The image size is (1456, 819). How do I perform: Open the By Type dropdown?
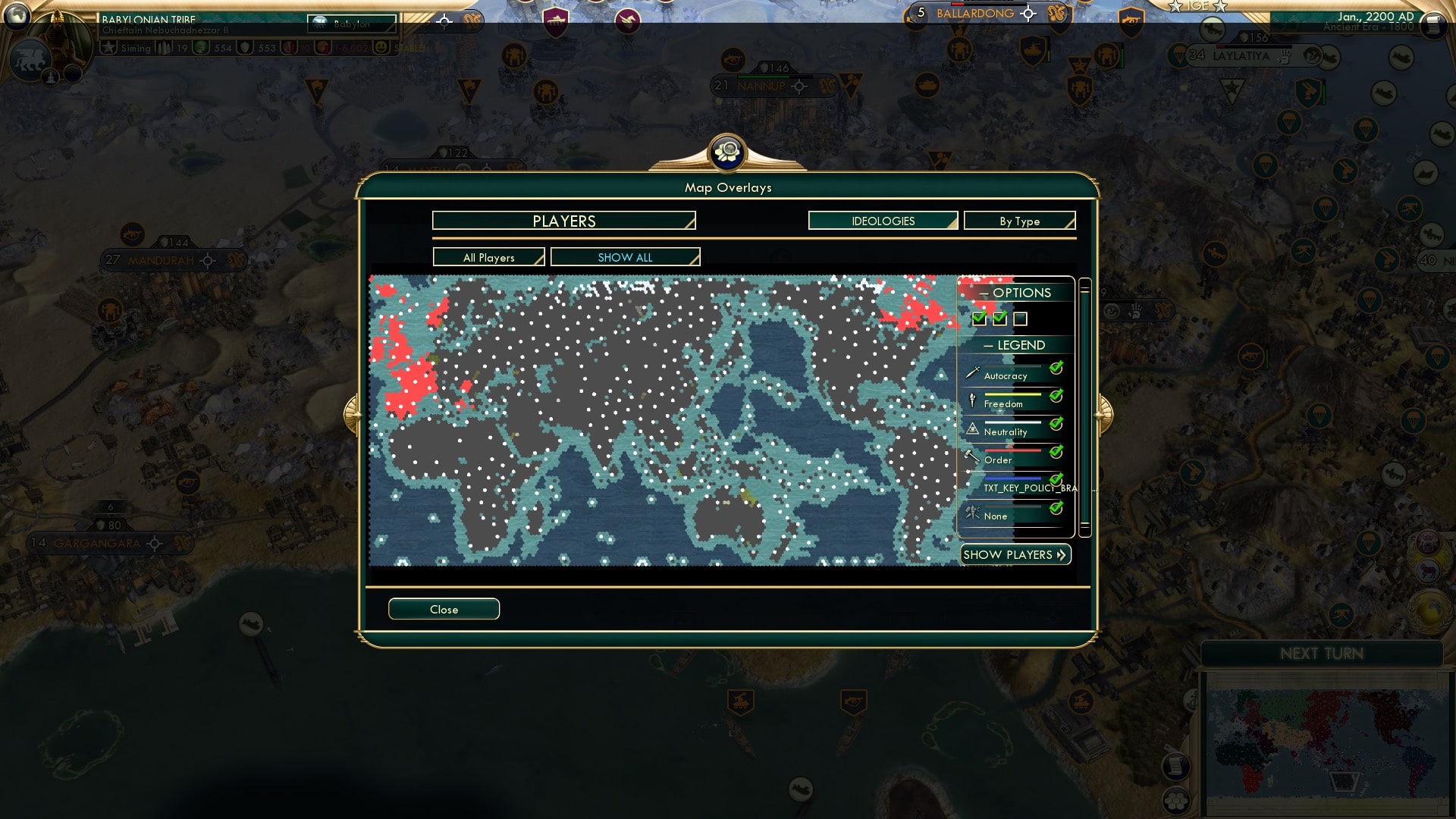(x=1019, y=221)
